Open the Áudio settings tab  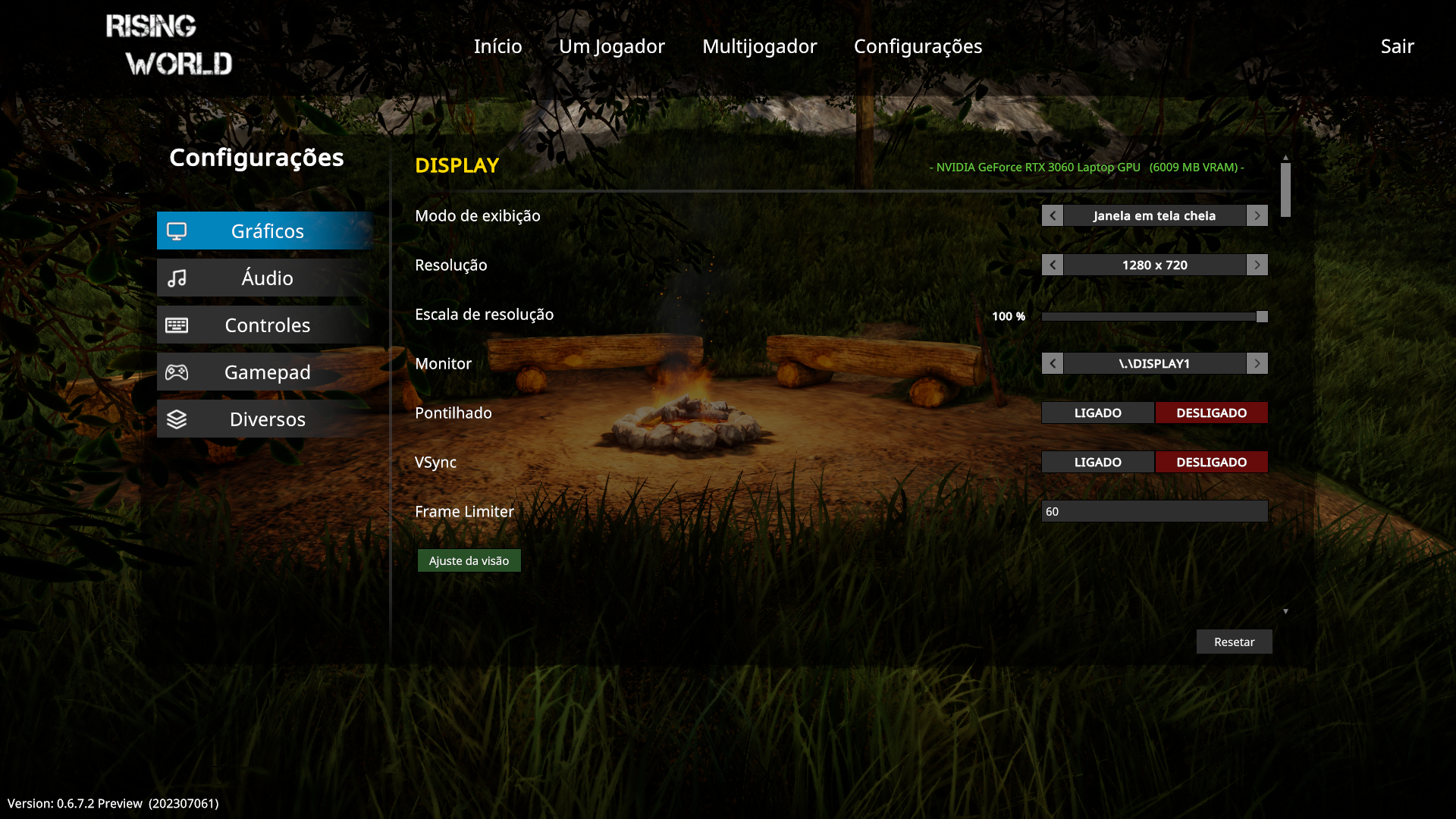click(265, 278)
